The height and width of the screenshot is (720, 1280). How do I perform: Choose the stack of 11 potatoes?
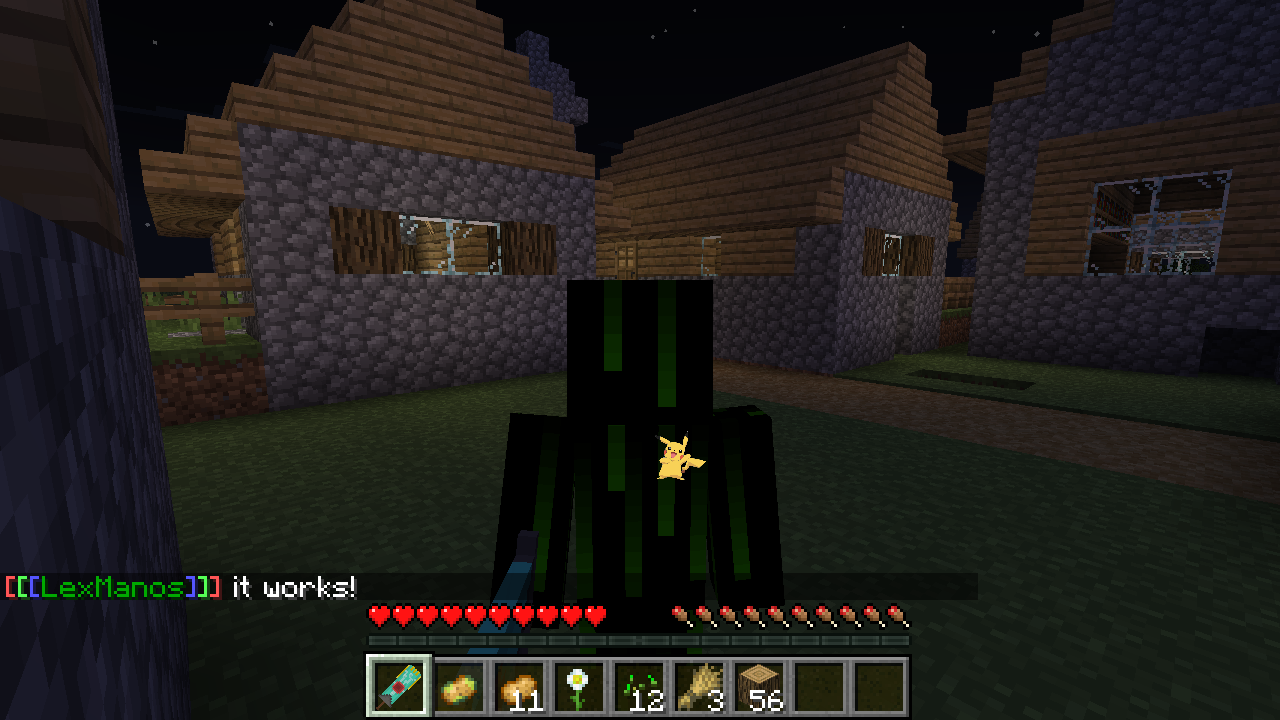point(519,687)
